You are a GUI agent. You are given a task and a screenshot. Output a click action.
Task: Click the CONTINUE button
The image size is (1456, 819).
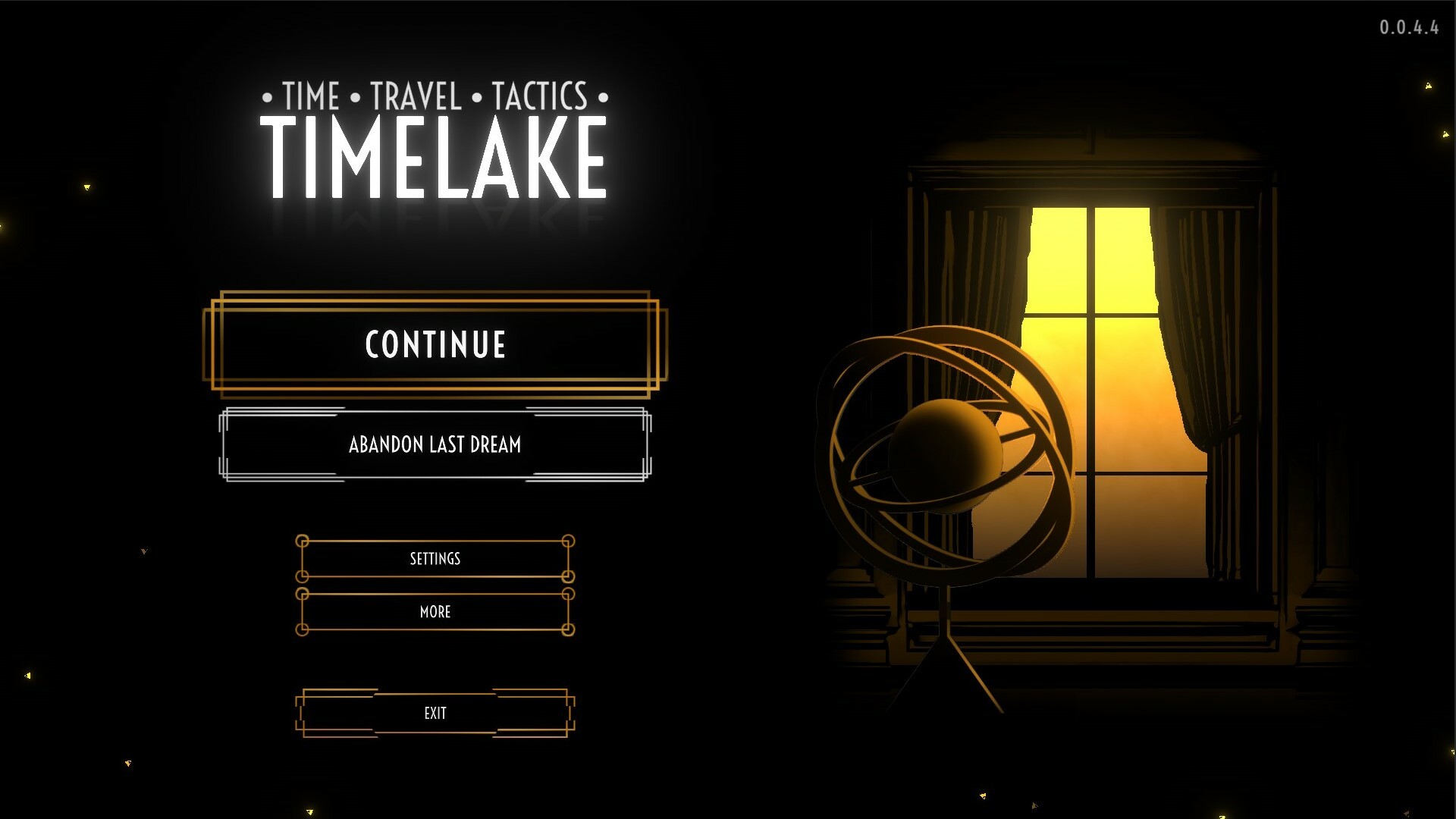435,344
